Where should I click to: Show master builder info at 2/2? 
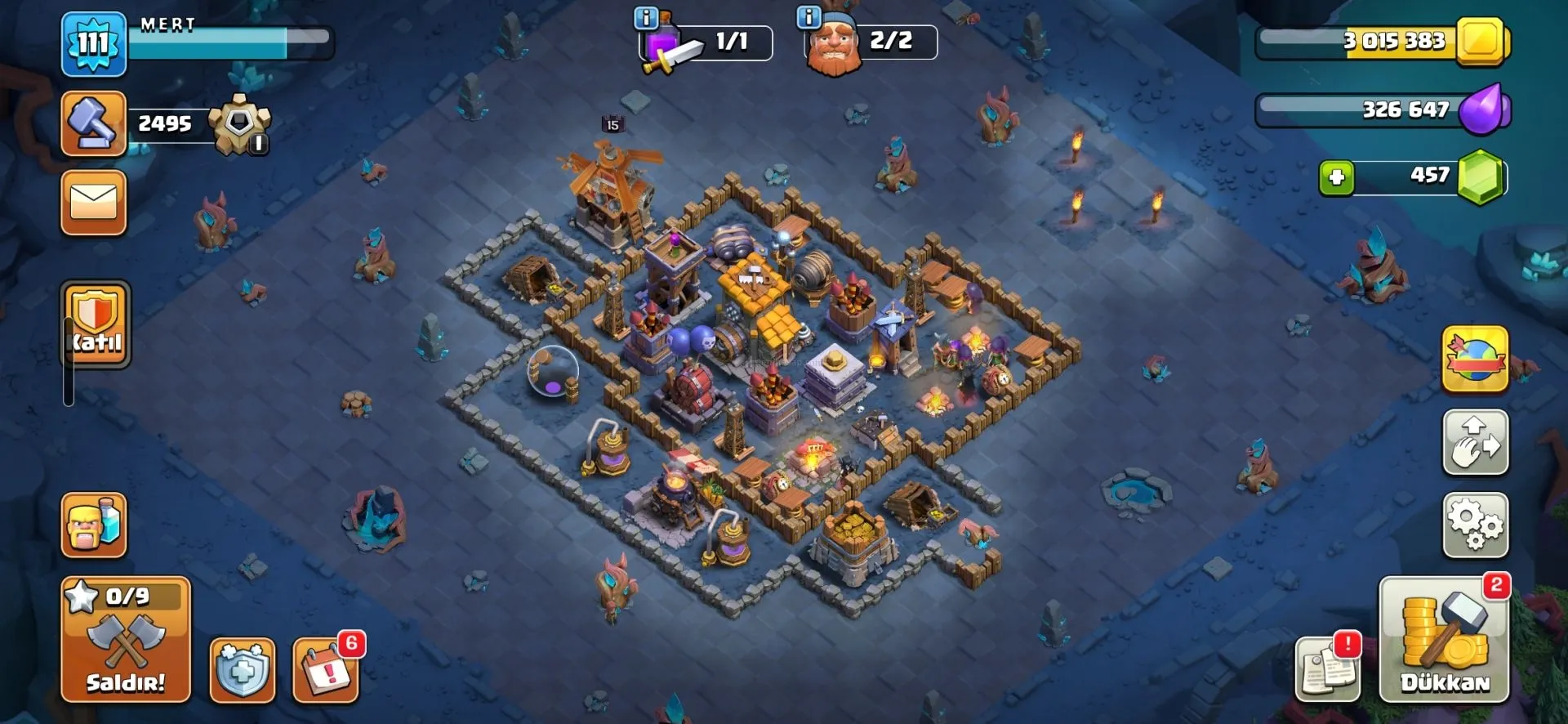coord(808,17)
